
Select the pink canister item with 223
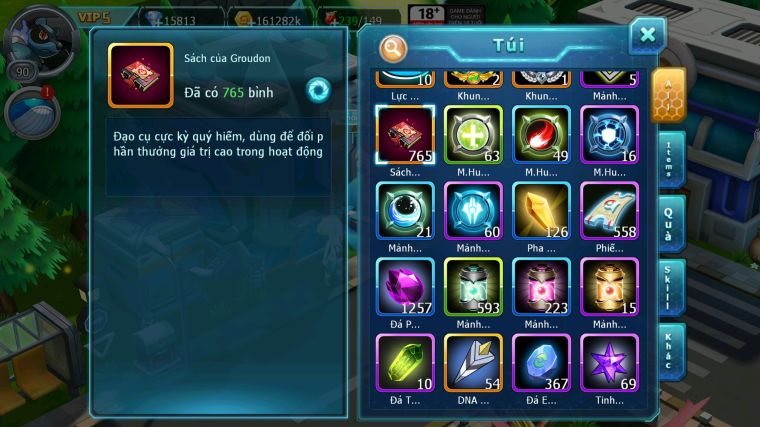point(541,286)
